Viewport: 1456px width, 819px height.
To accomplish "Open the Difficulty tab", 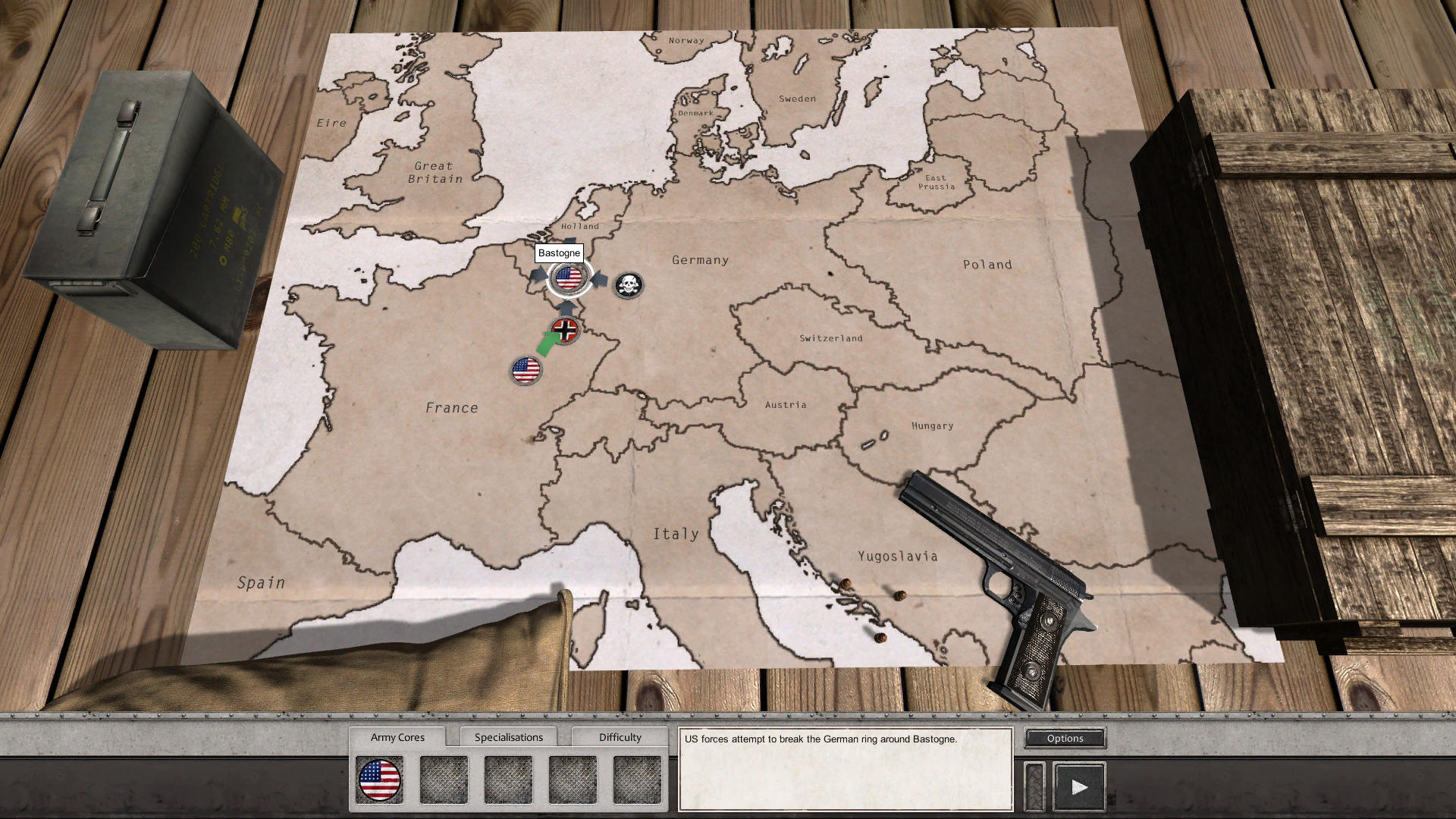I will [x=620, y=736].
